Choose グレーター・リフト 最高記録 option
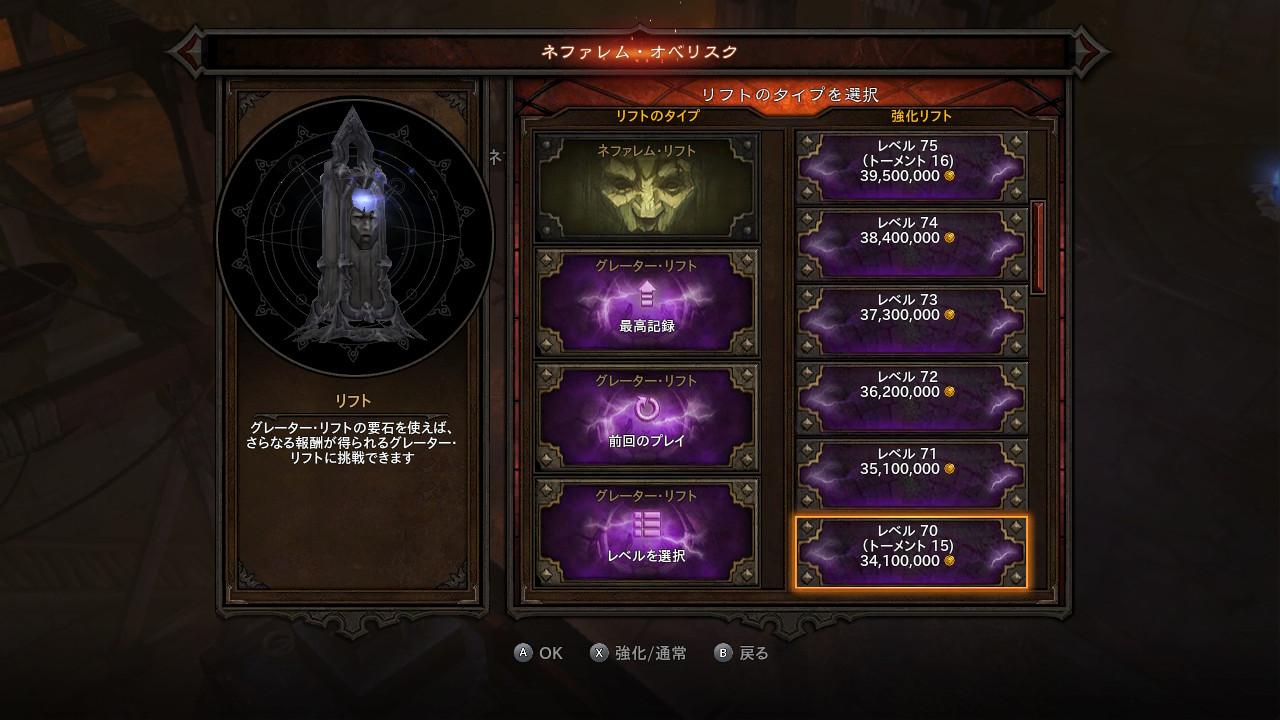 coord(647,303)
